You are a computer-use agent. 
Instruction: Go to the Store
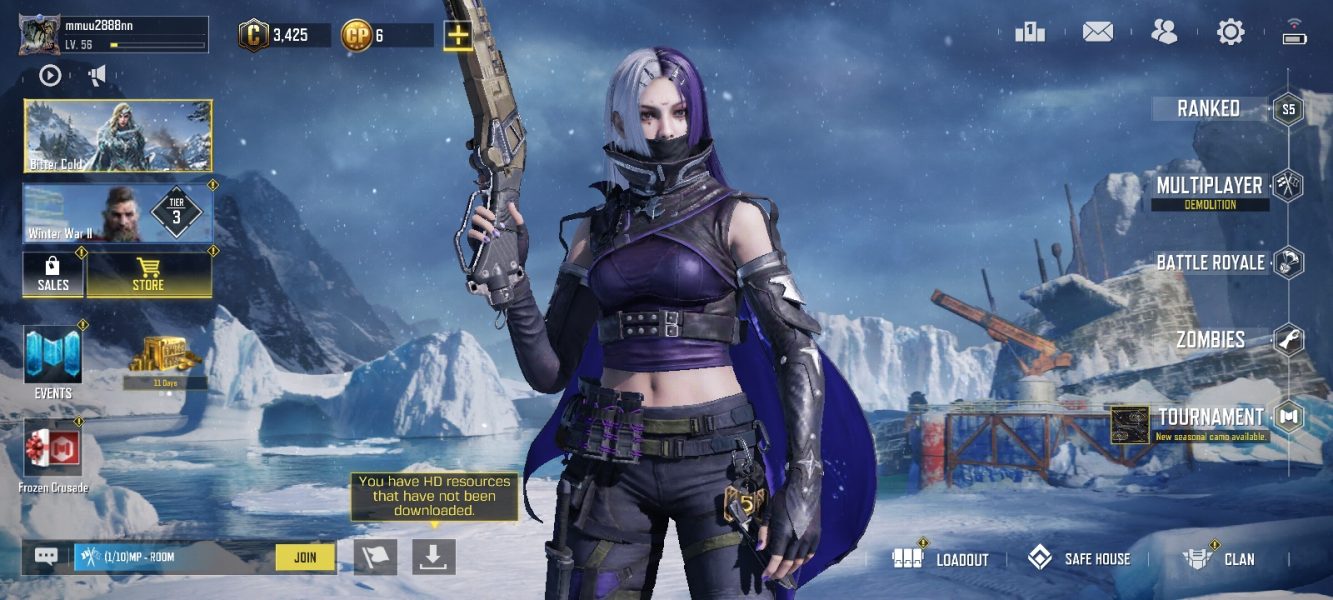(x=148, y=274)
